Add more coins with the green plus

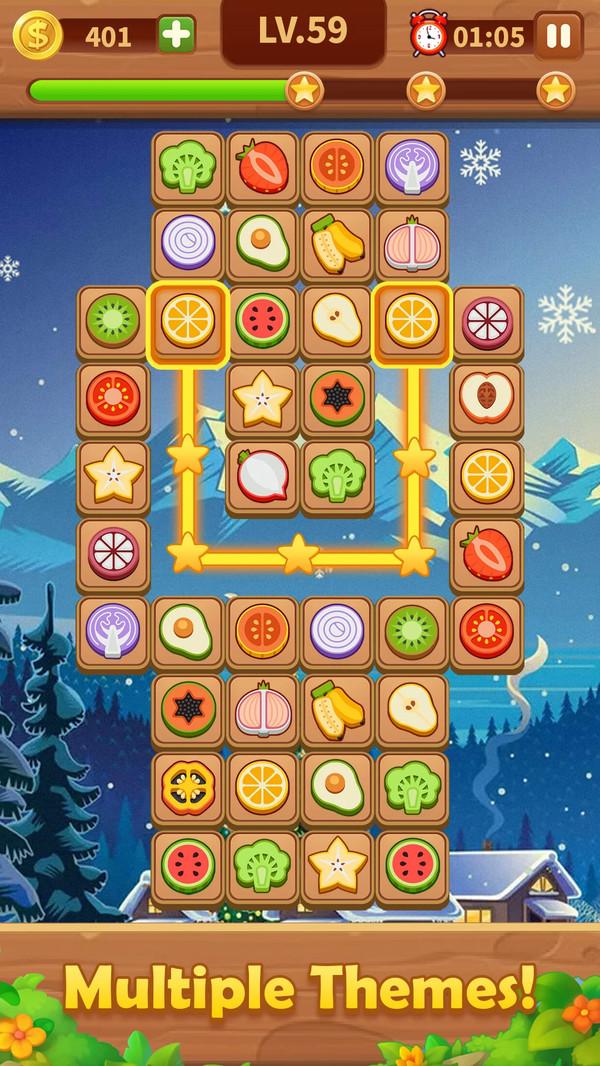tap(176, 36)
